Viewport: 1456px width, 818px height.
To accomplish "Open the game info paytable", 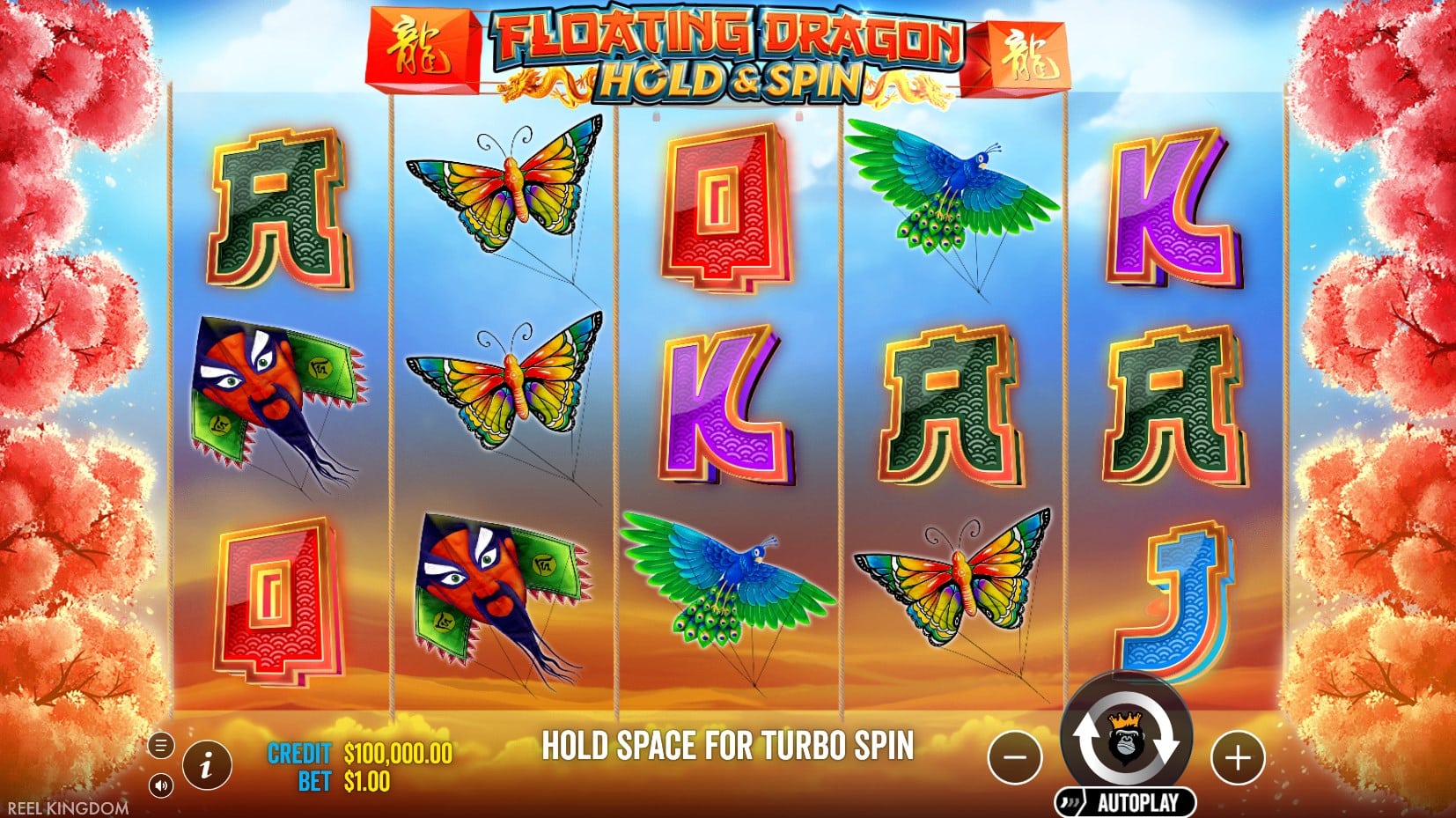I will coord(207,764).
